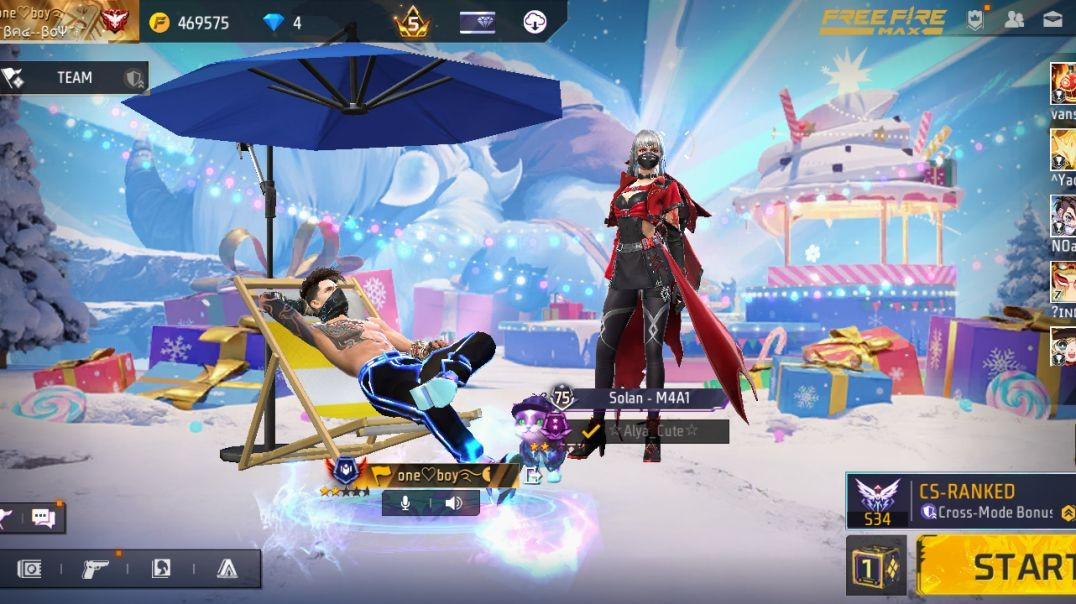
Task: Open the diamond top-up counter
Action: [282, 22]
